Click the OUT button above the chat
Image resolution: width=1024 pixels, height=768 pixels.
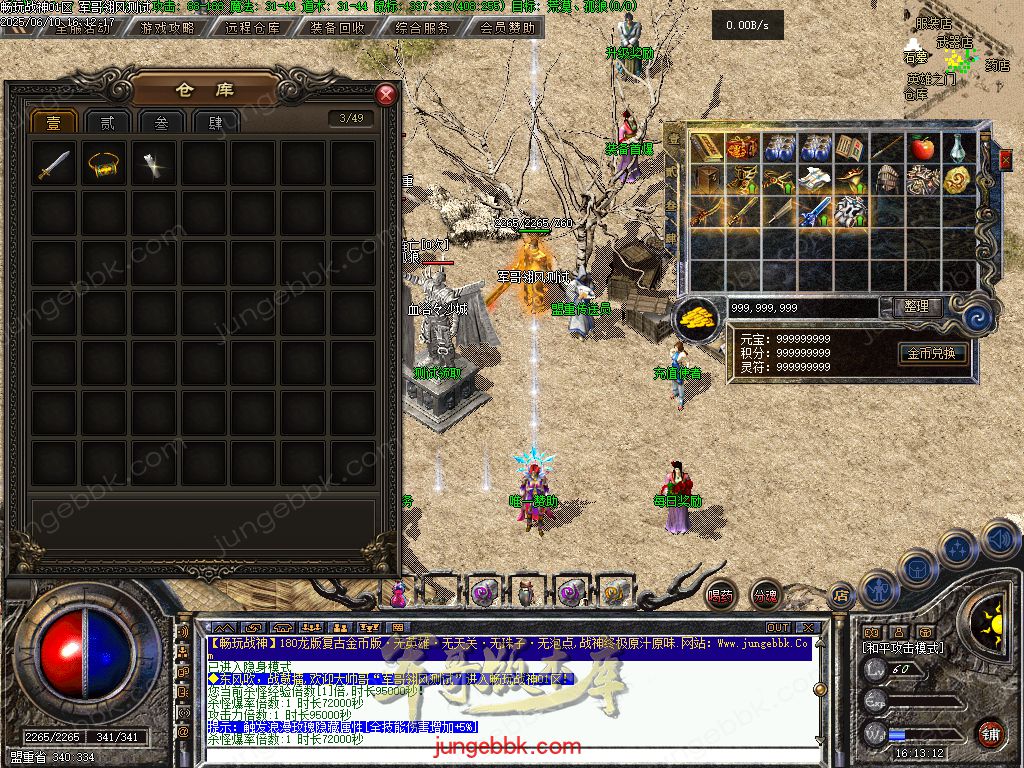778,627
